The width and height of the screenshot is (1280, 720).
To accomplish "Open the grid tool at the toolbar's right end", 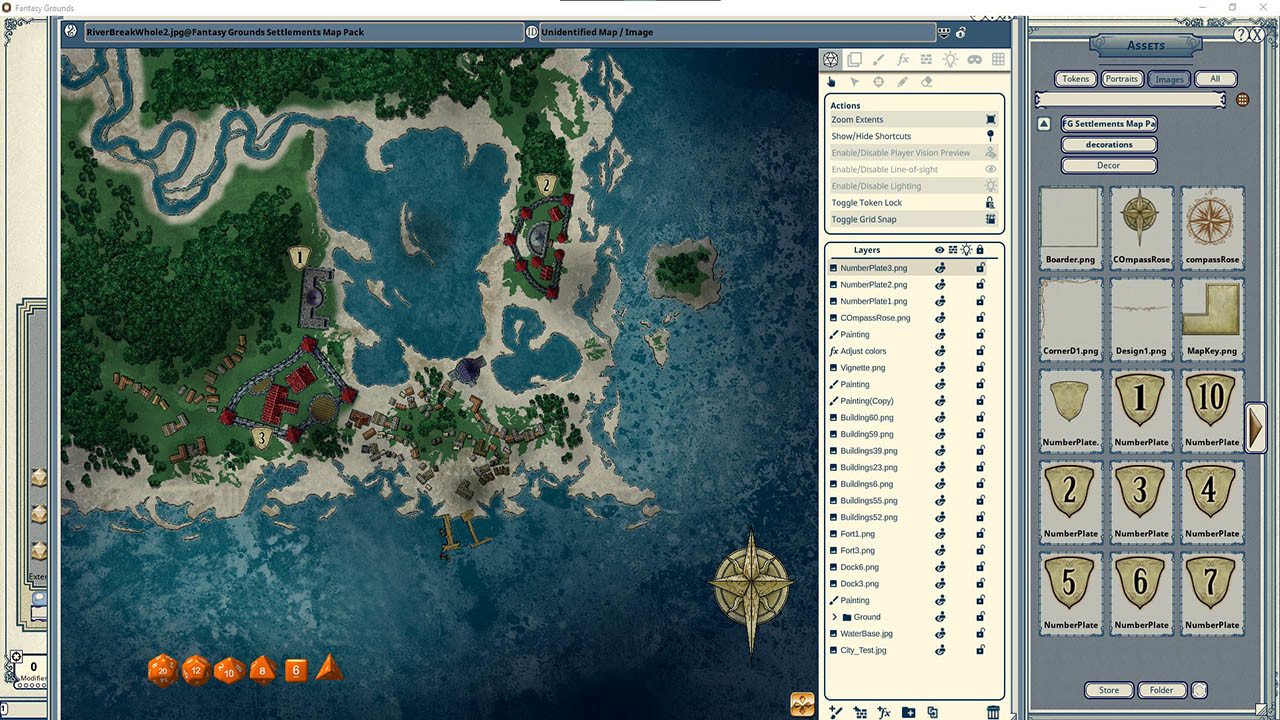I will (x=997, y=59).
